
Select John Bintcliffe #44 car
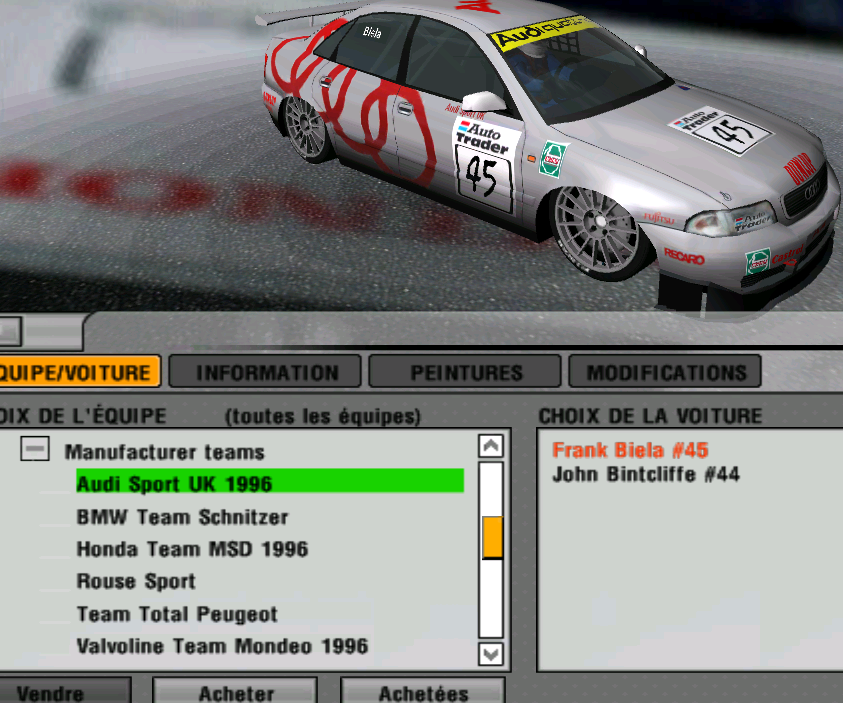click(646, 474)
